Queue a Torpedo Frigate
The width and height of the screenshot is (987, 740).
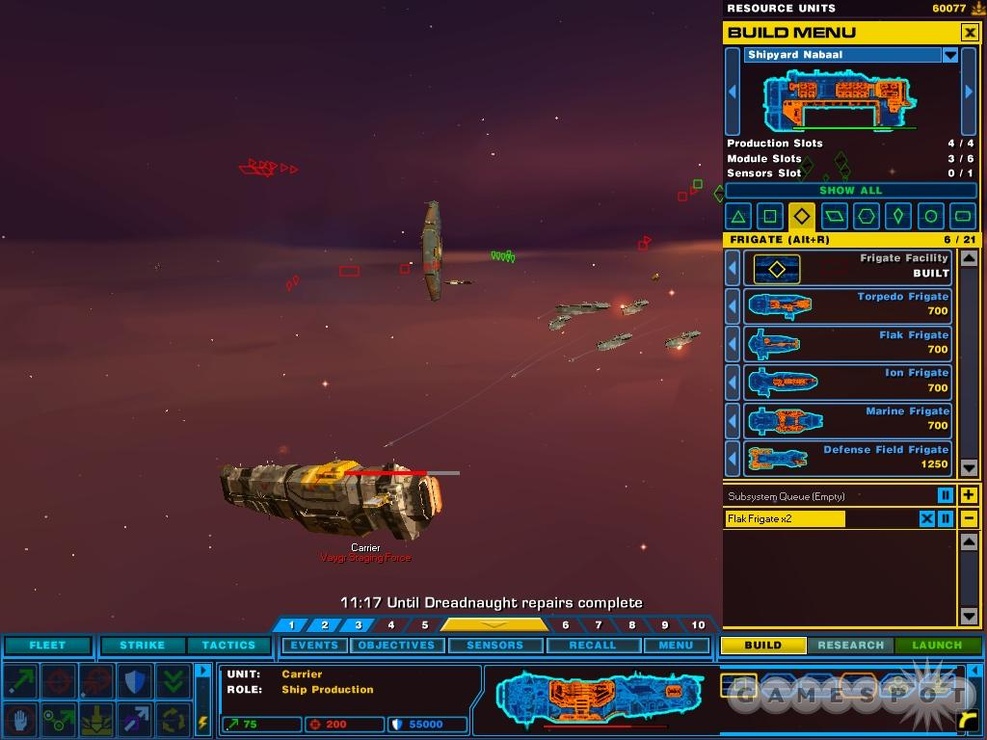[x=846, y=304]
